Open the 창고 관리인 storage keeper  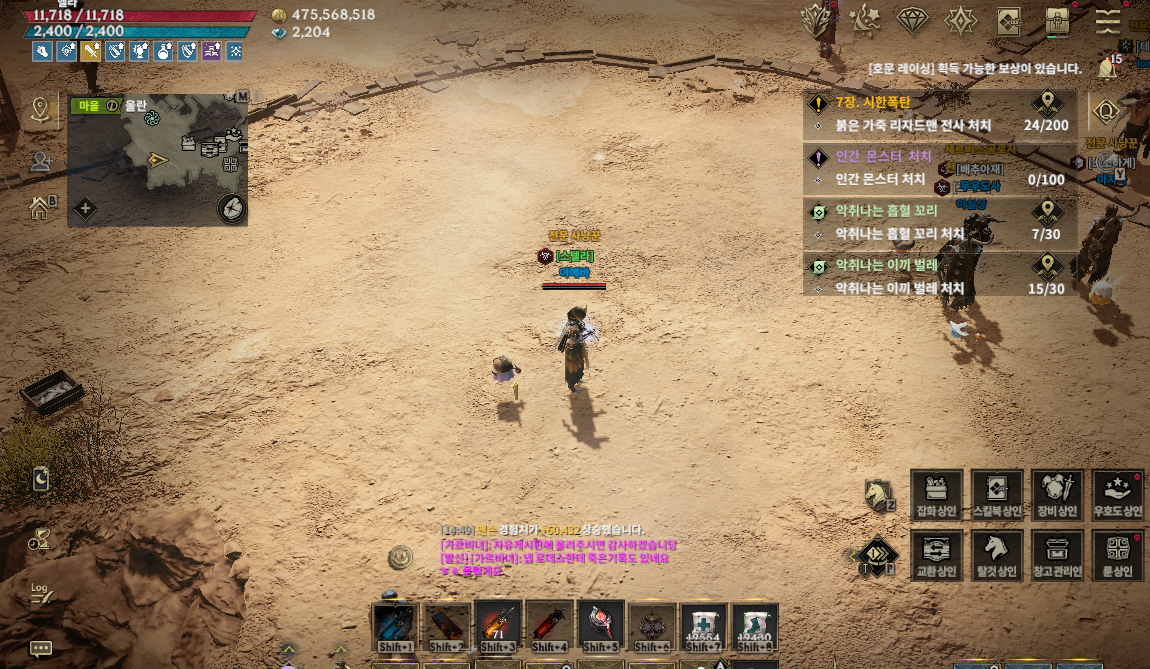(1057, 555)
